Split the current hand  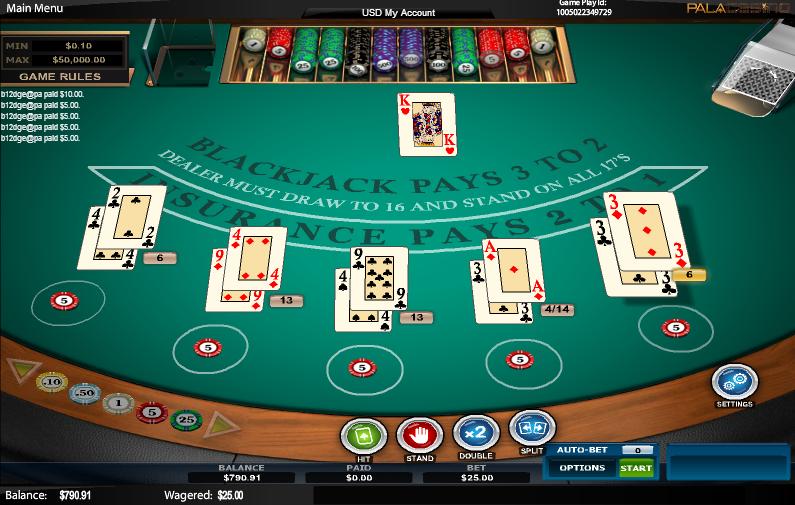tap(532, 430)
